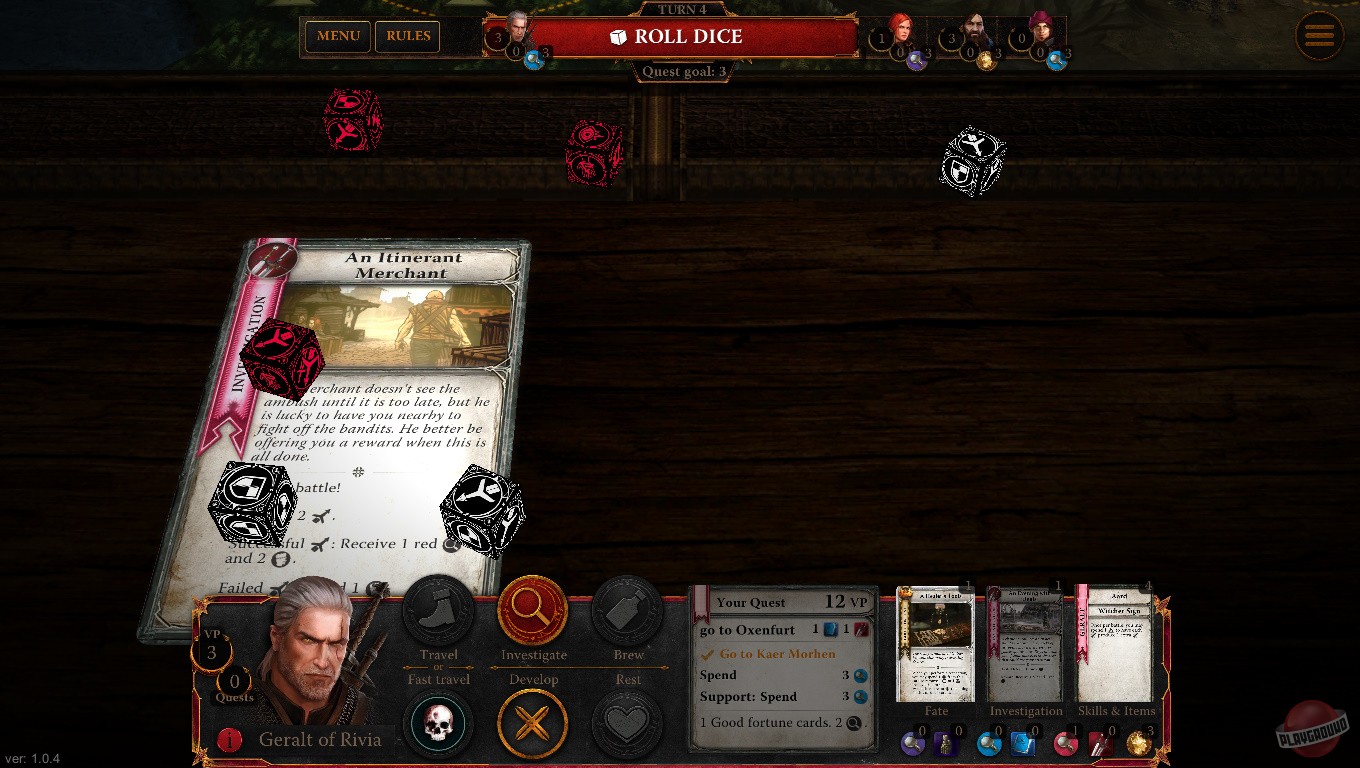Pick the Rest heart icon
Screen dimensions: 1360x768
628,723
